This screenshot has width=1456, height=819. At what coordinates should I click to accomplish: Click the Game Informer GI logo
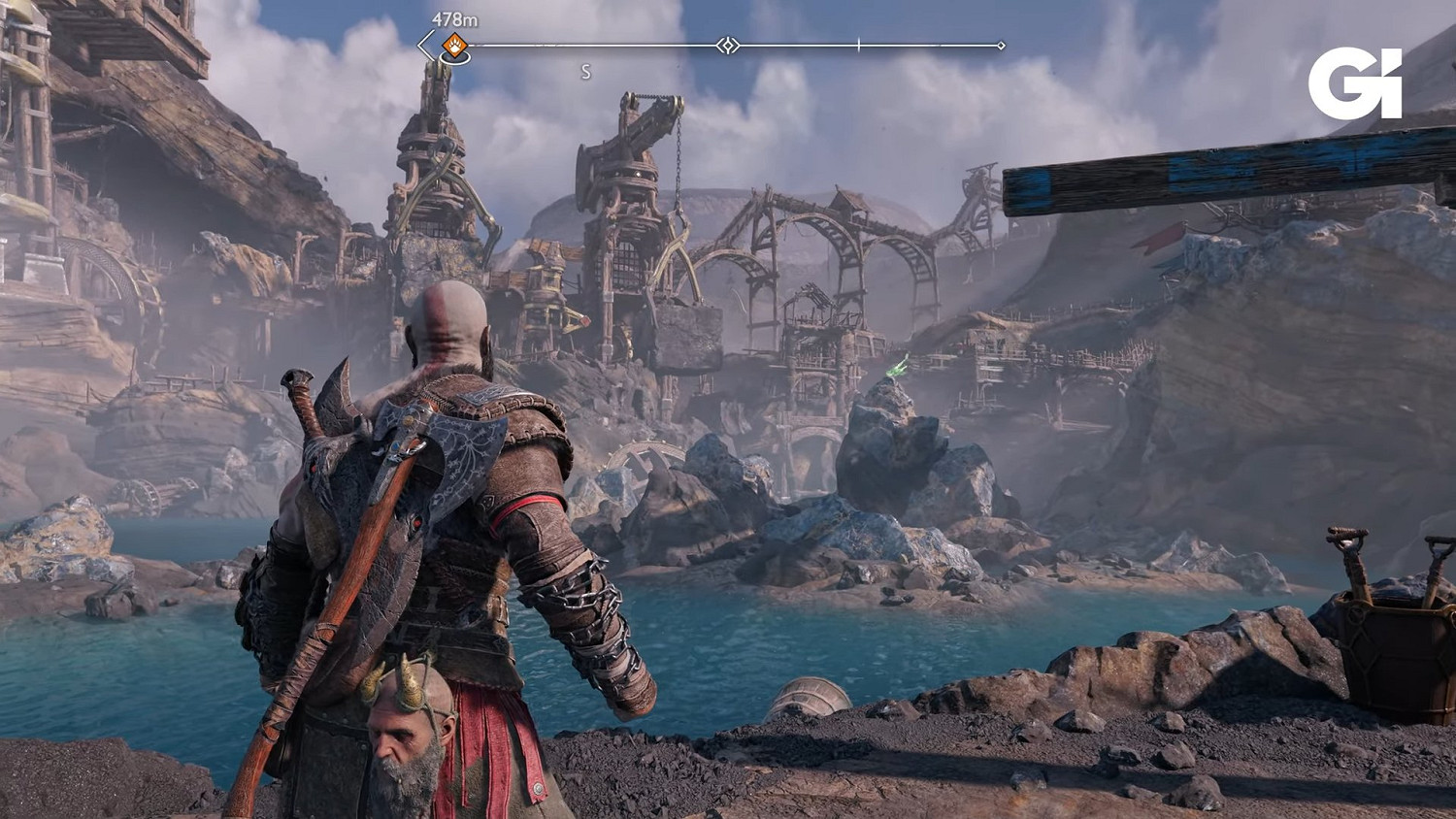point(1355,84)
